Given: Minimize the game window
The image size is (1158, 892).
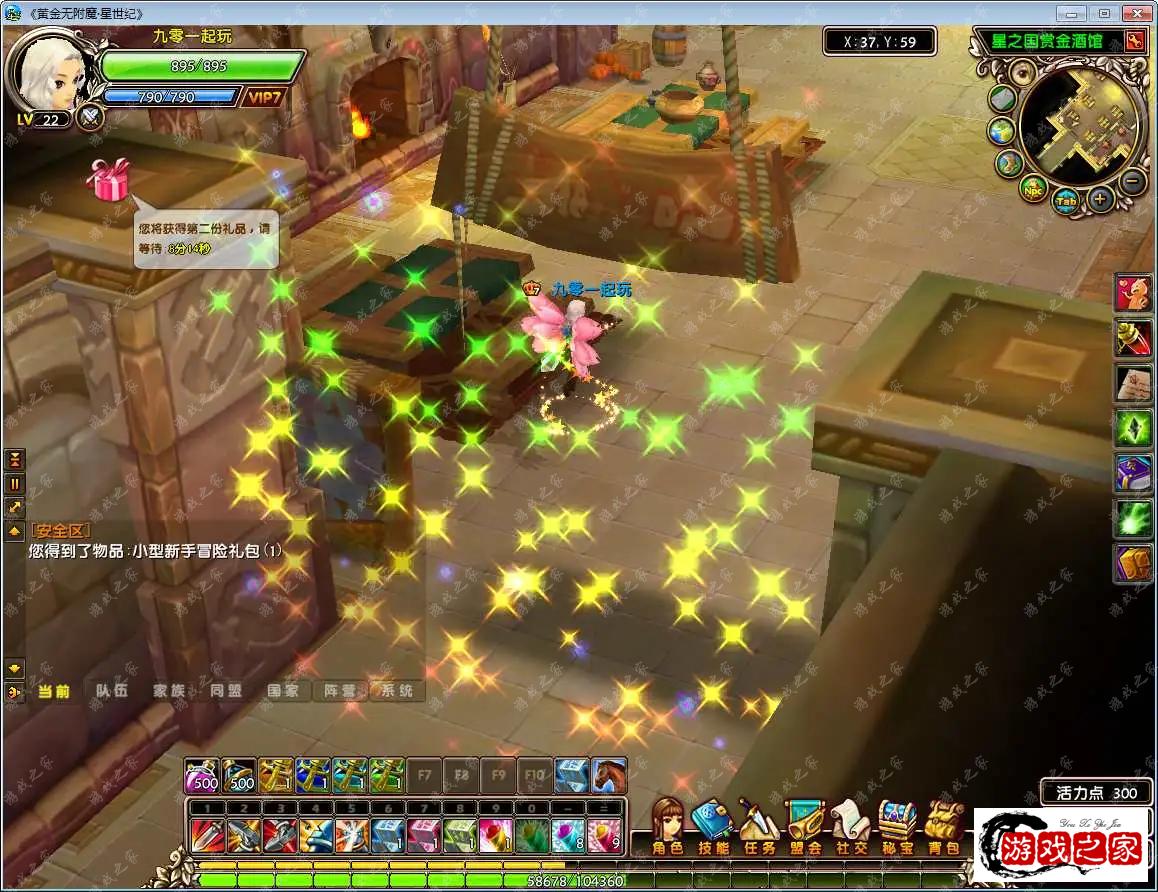Looking at the screenshot, I should 1073,13.
